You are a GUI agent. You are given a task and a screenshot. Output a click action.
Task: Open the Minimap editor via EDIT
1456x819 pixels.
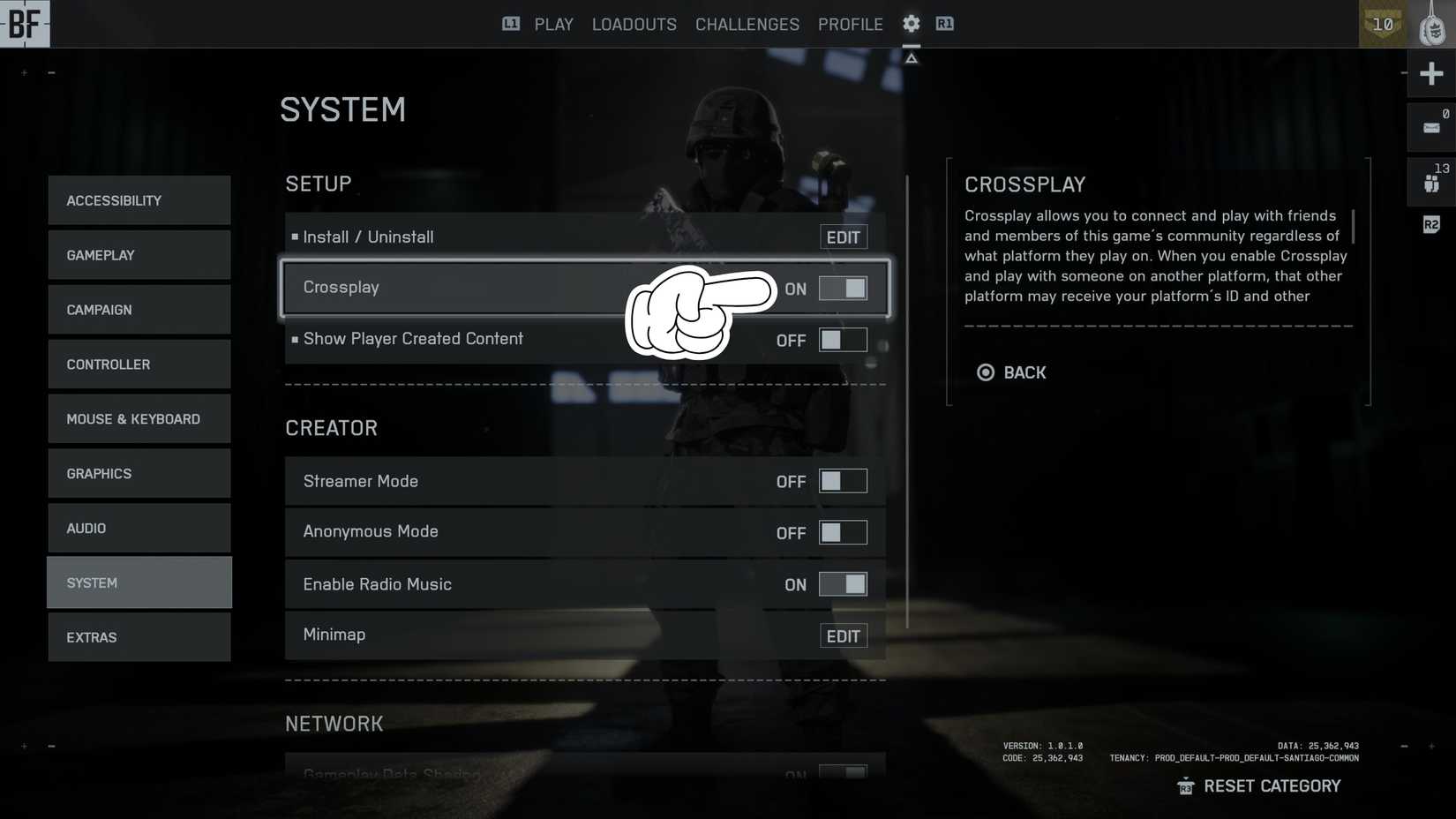[843, 635]
